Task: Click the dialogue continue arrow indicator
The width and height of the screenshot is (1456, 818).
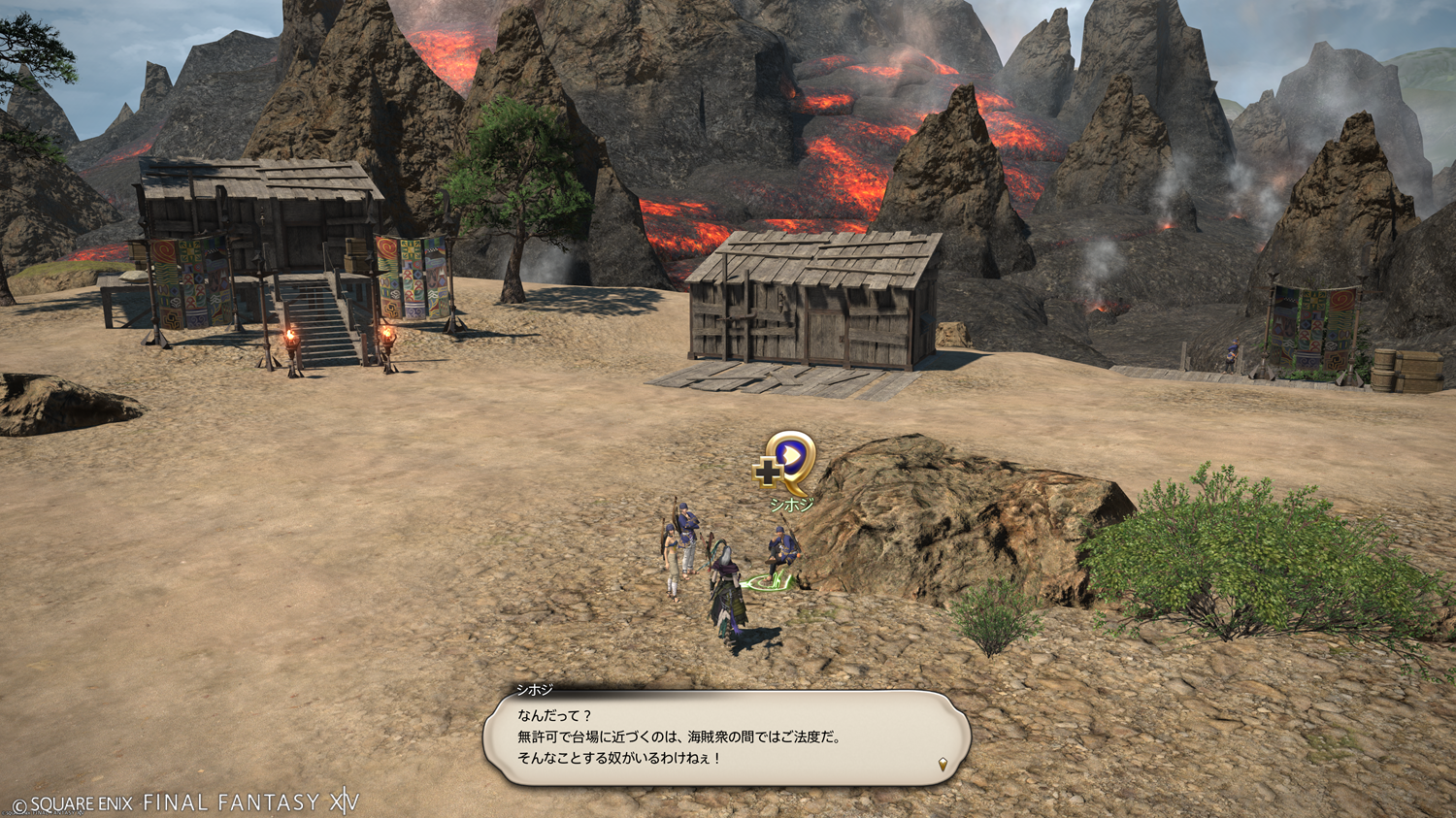Action: [x=943, y=765]
